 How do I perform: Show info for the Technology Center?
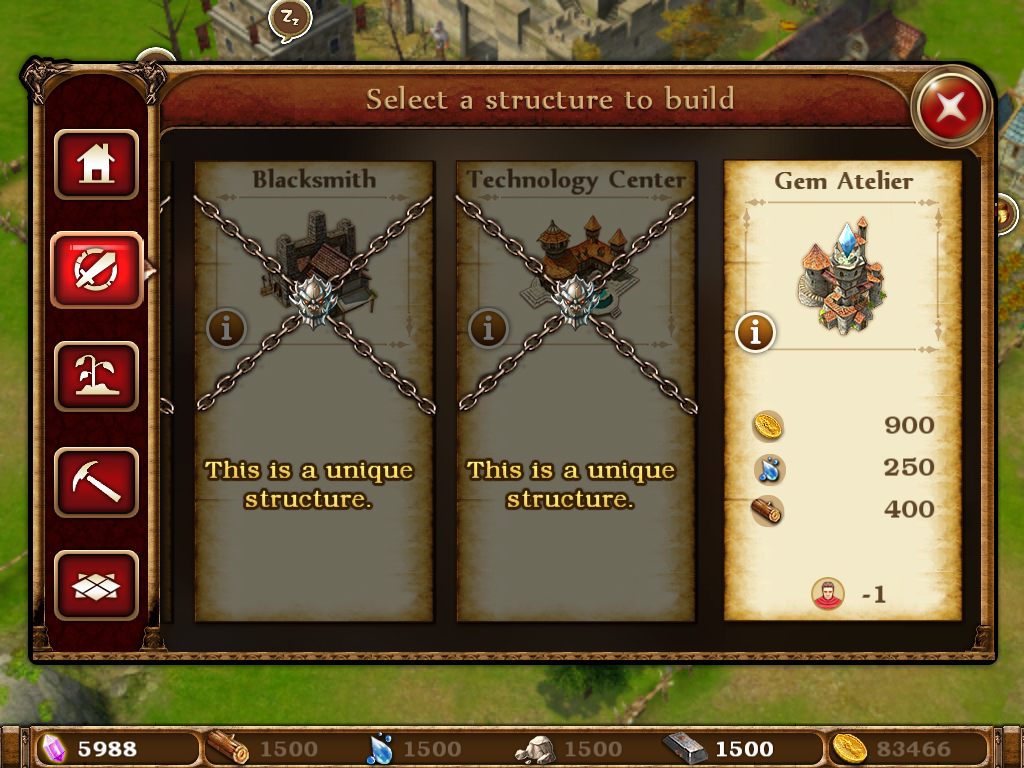(x=488, y=327)
